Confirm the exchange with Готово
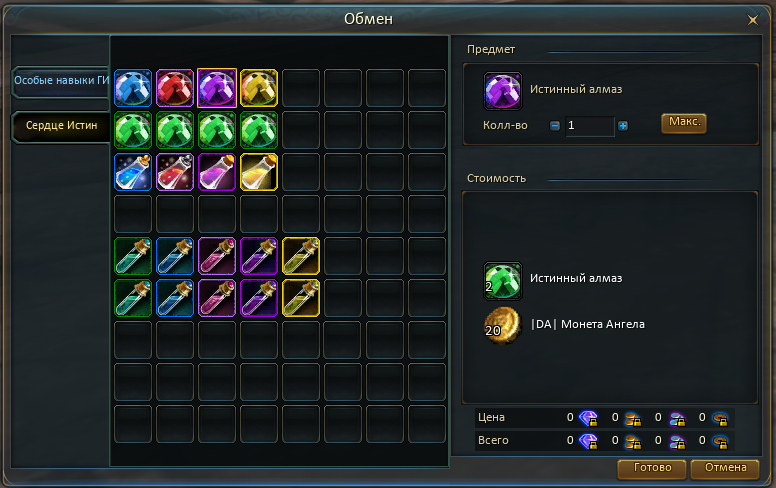 [x=652, y=468]
